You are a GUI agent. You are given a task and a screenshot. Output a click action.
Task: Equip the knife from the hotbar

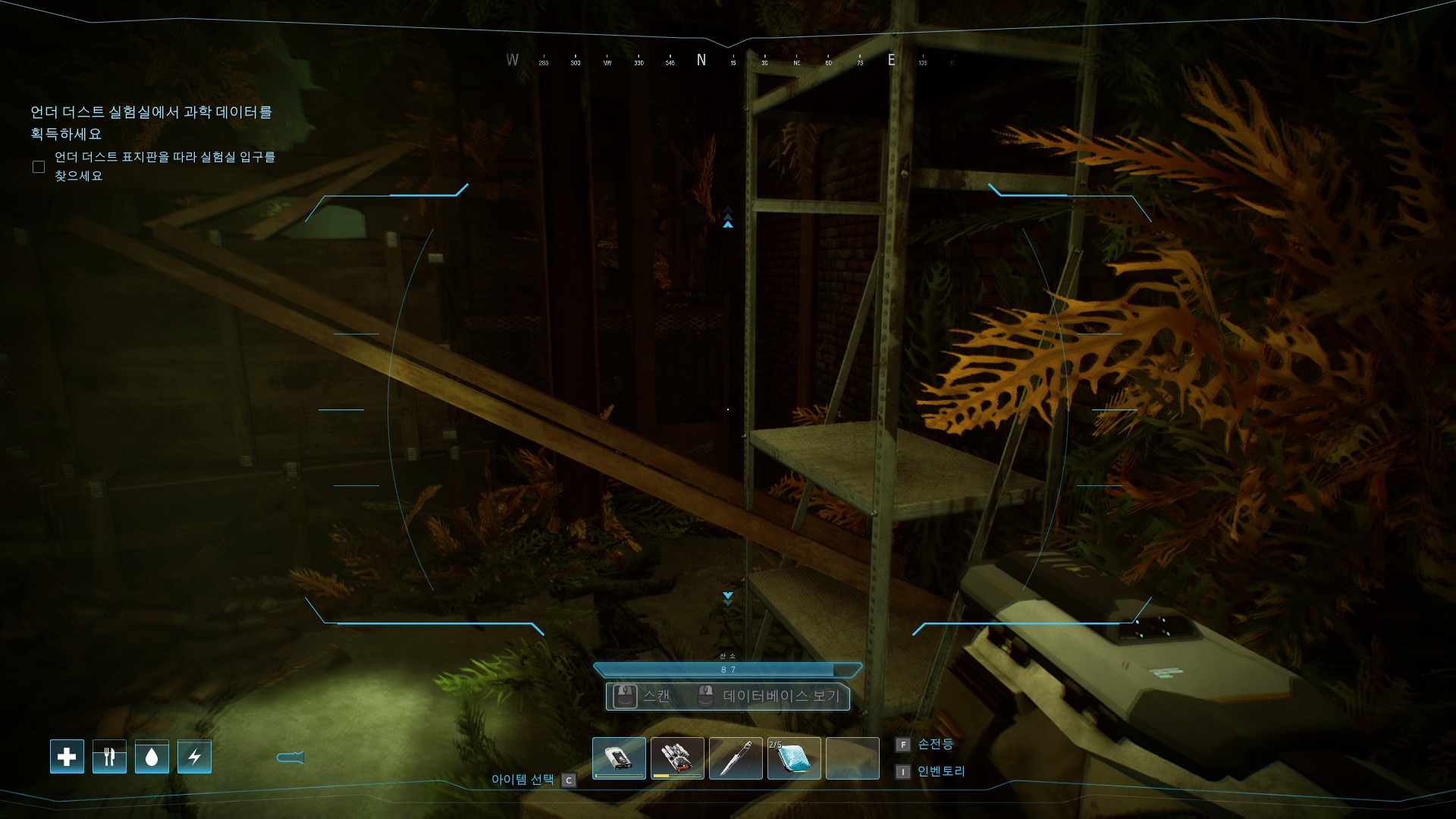click(x=736, y=758)
